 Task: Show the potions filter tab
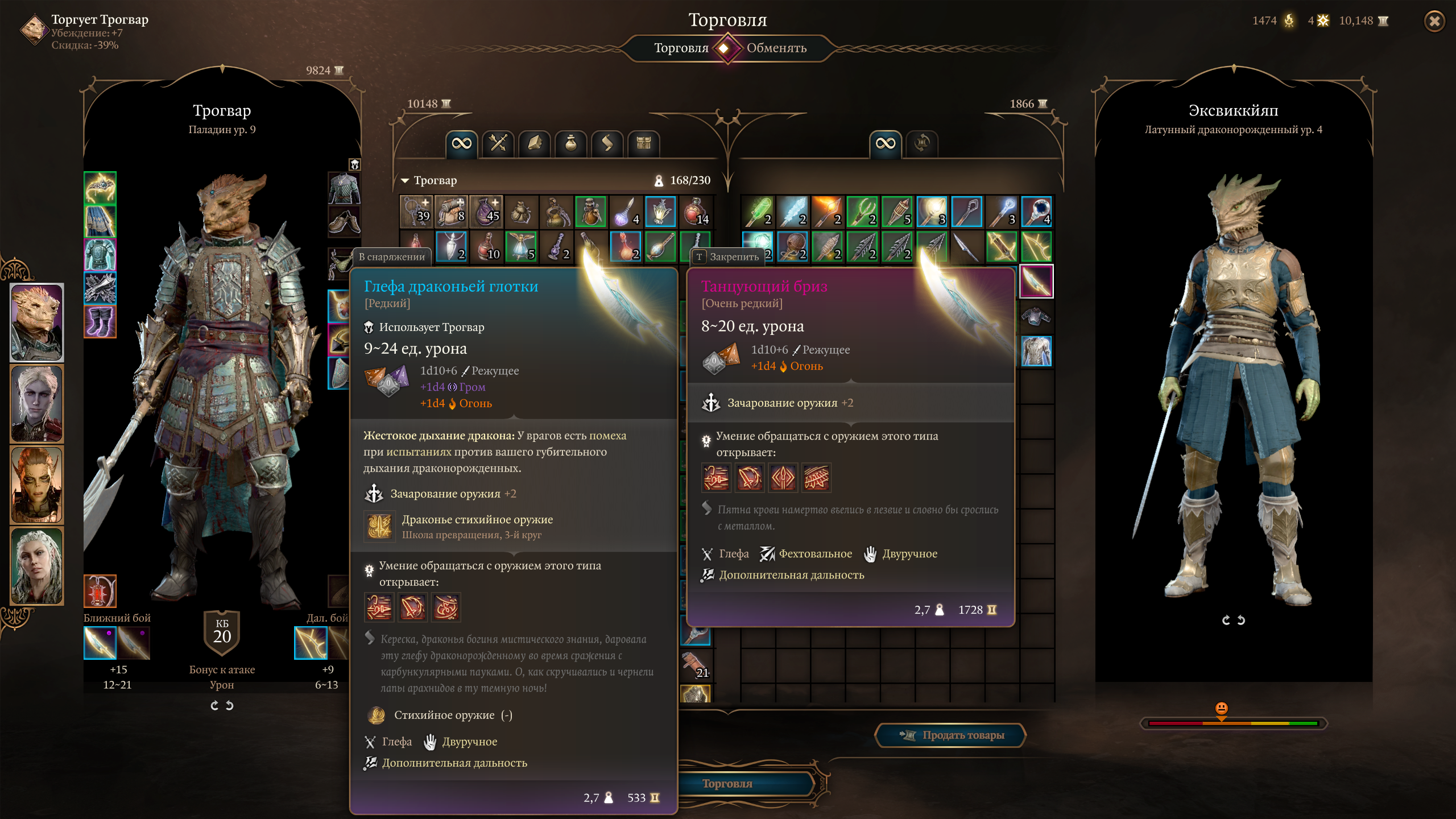point(570,143)
